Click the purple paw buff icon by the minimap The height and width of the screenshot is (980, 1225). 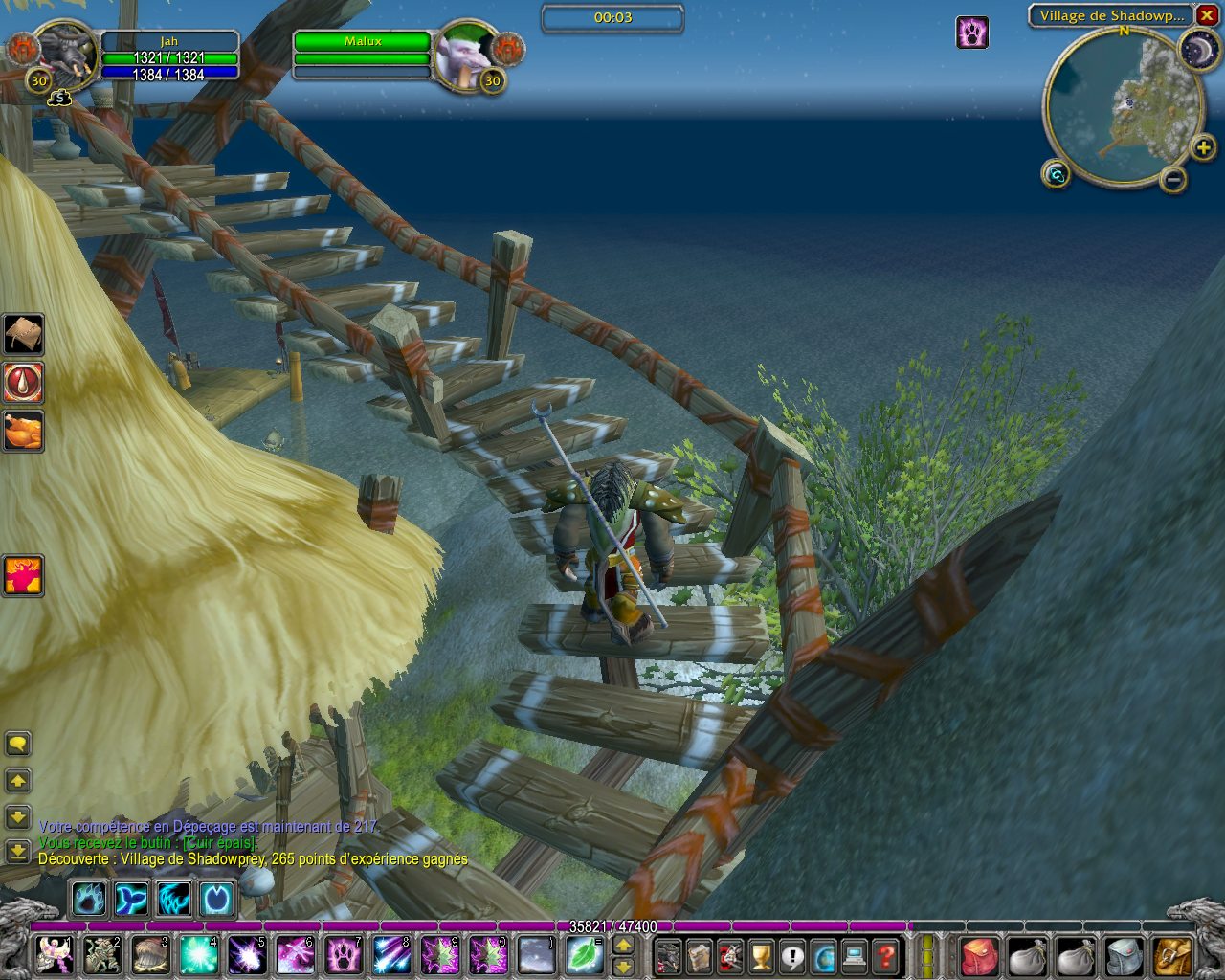[972, 33]
